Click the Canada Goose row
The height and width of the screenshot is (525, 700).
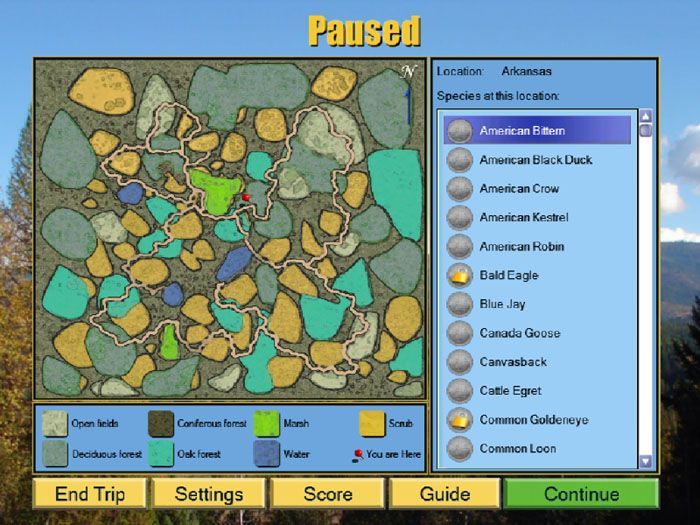click(519, 333)
